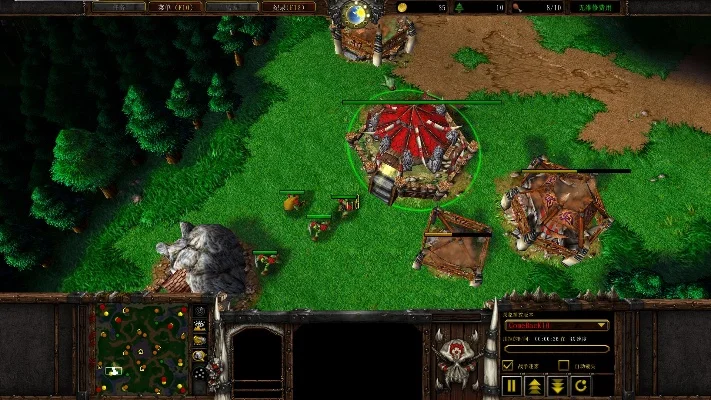Toggle creep camp display on minimap
711x400 pixels.
click(x=200, y=356)
